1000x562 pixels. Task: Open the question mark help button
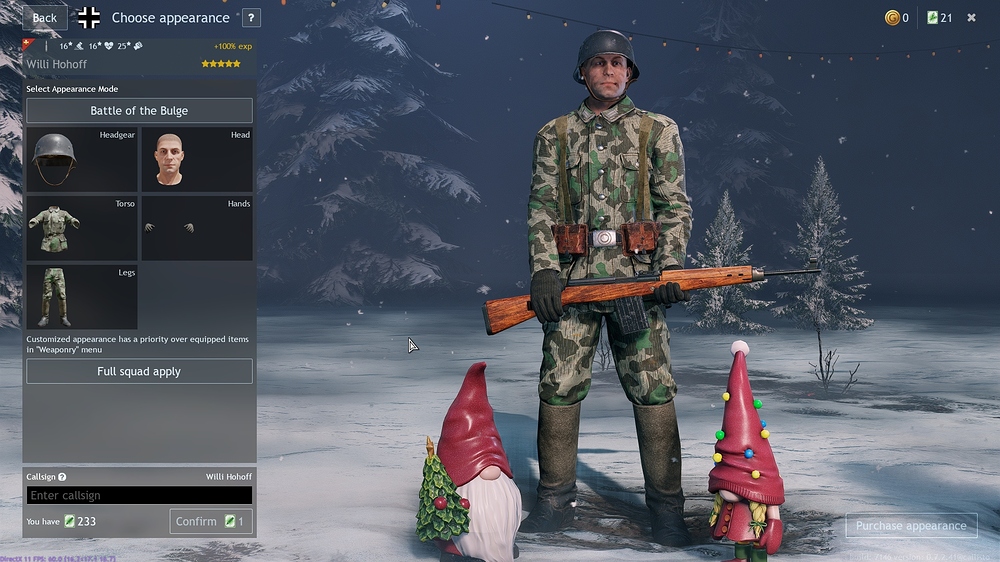point(250,18)
